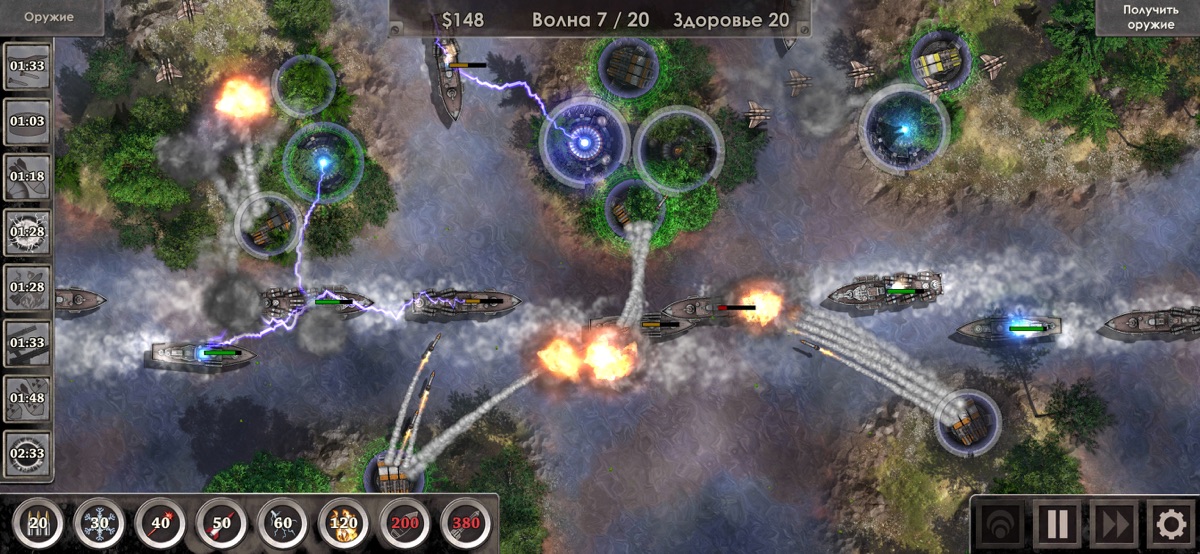This screenshot has width=1200, height=554.
Task: Trigger the special weapon with 02:33 timer
Action: pyautogui.click(x=28, y=453)
